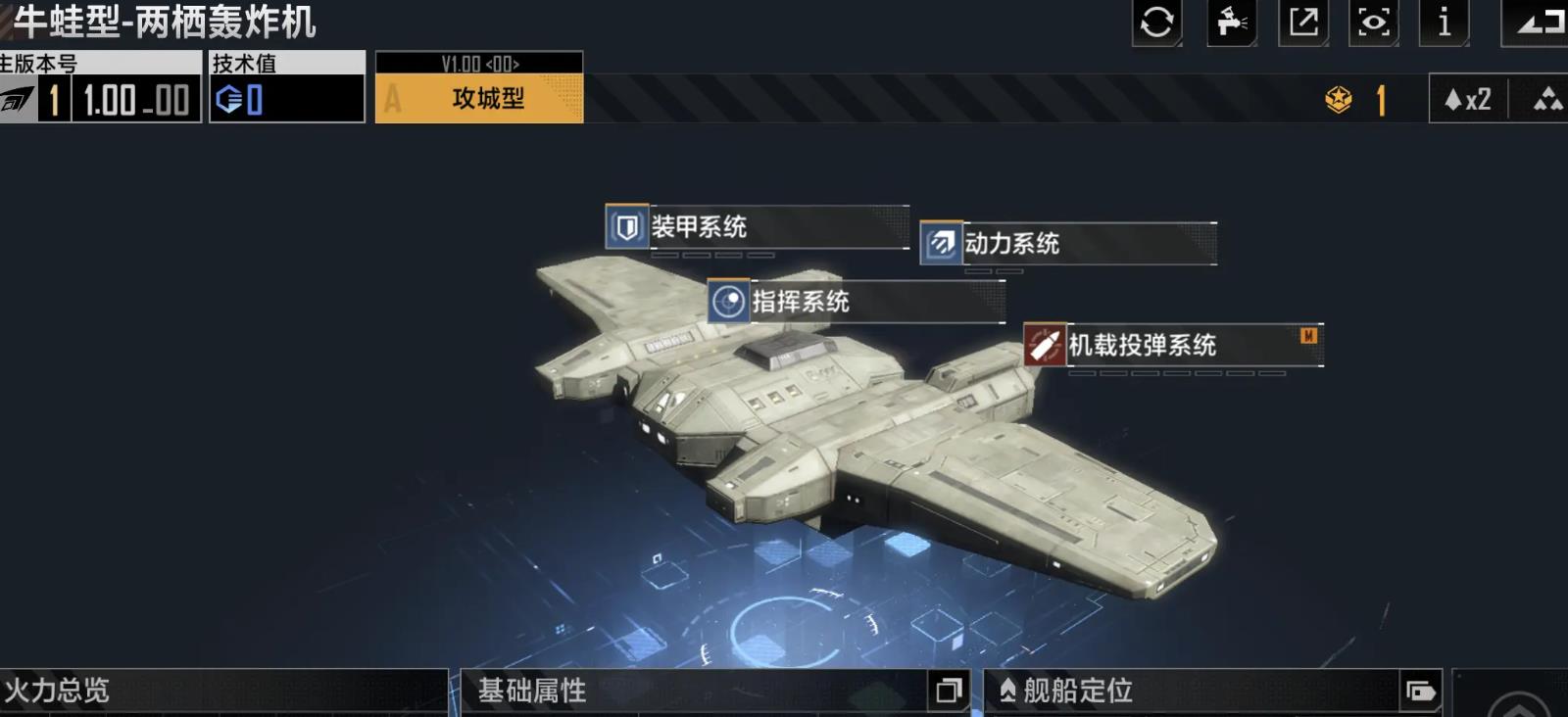Select the 技术值 gem icon
Screen dimensions: 1568x717
[x=227, y=96]
